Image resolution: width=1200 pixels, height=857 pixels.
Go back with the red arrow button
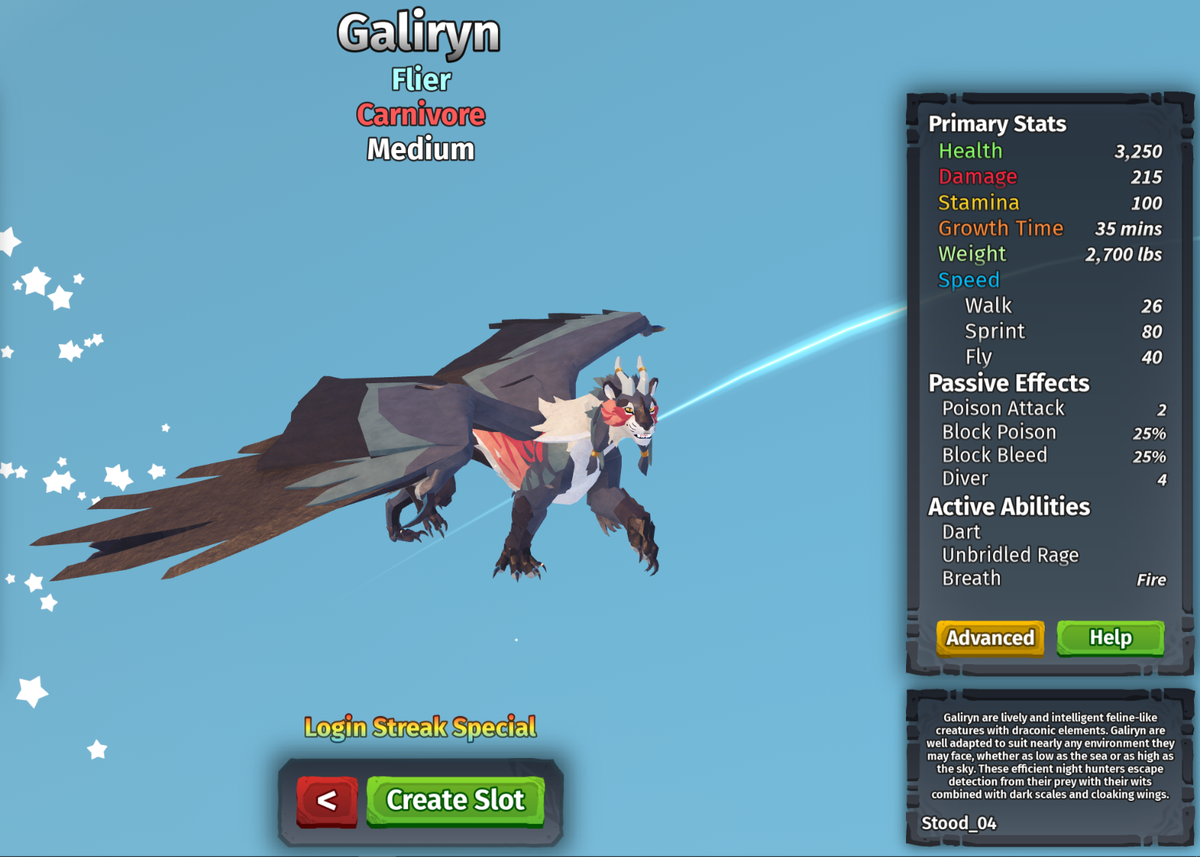(327, 801)
